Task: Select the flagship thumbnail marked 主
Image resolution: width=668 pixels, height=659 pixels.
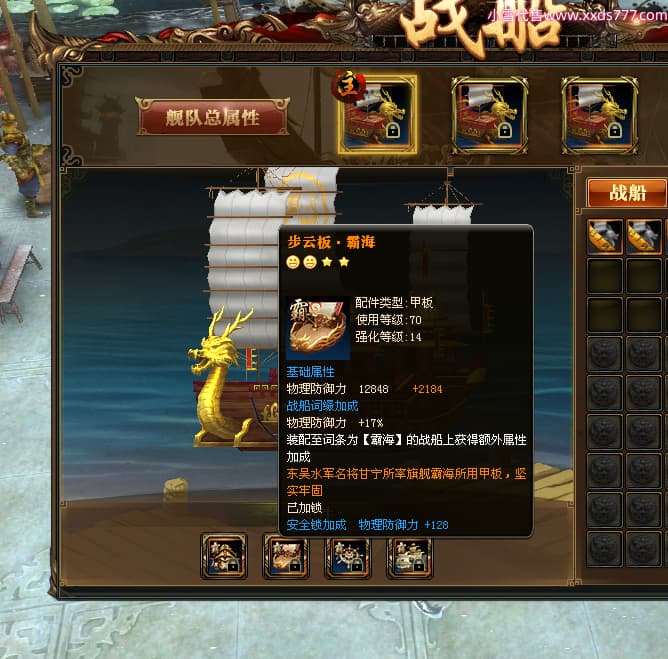Action: [377, 115]
